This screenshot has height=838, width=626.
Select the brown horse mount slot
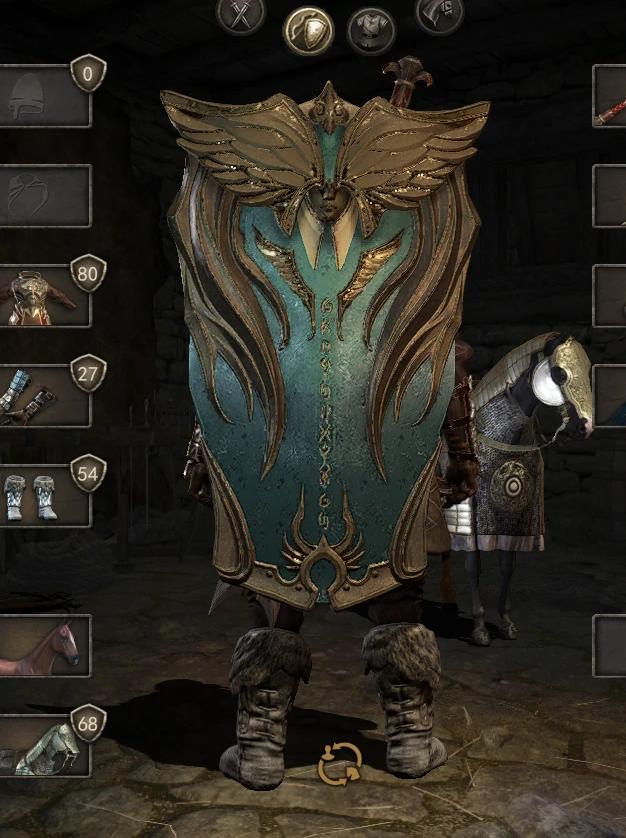coord(44,646)
